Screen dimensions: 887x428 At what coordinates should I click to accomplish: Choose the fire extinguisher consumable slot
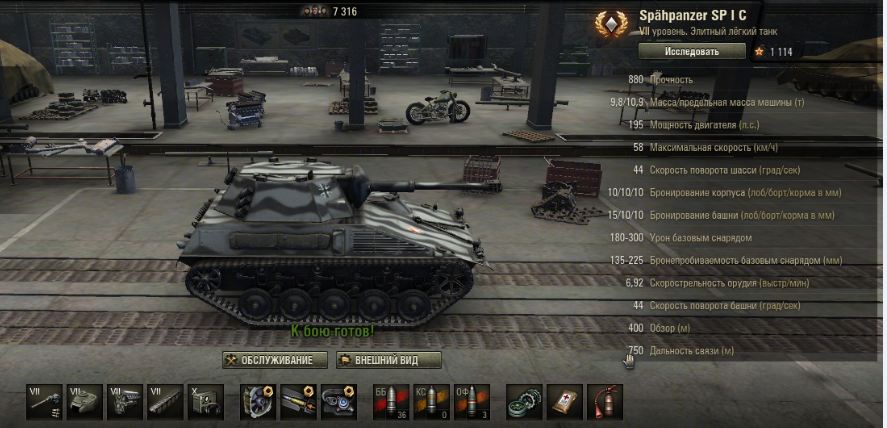point(604,401)
